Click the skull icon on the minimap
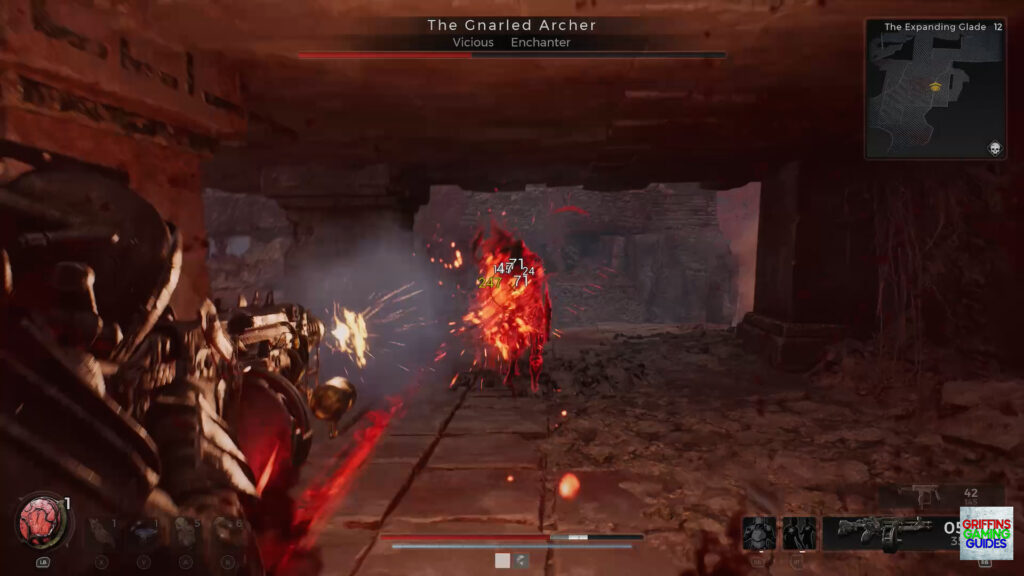Viewport: 1024px width, 576px height. [995, 148]
